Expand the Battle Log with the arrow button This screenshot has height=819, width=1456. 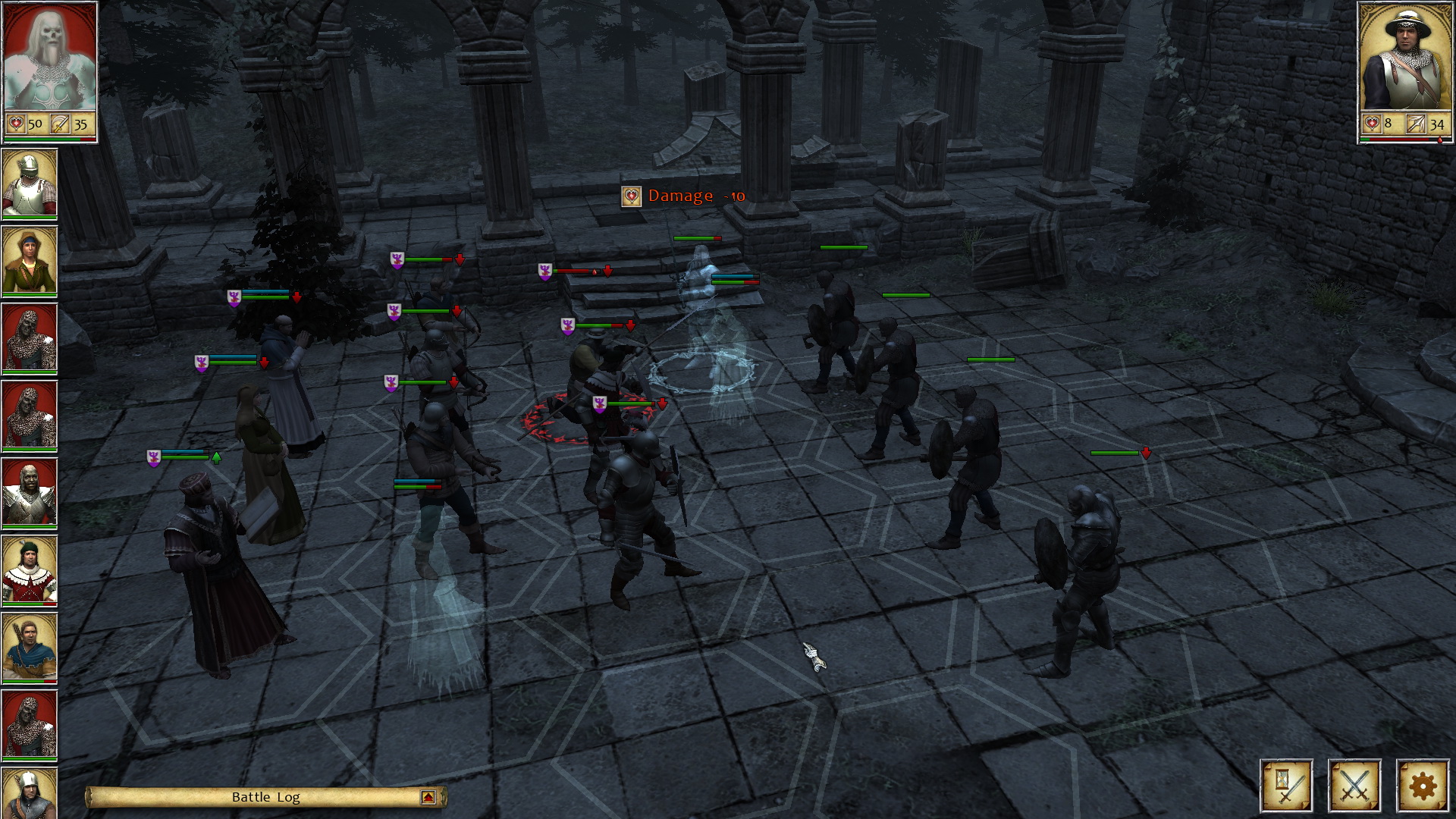point(428,797)
